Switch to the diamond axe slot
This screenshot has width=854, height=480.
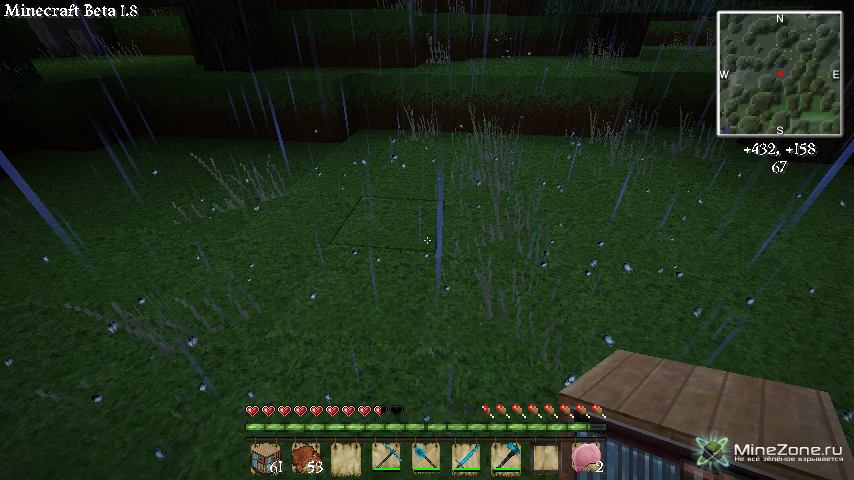click(x=505, y=457)
